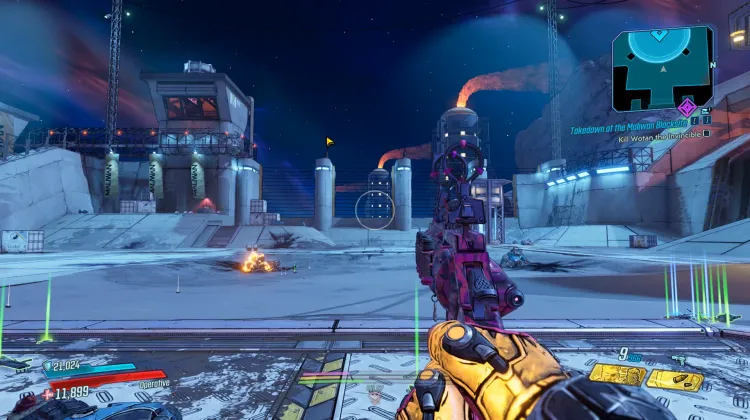Open the minimap in the corner
This screenshot has width=750, height=420.
point(661,64)
